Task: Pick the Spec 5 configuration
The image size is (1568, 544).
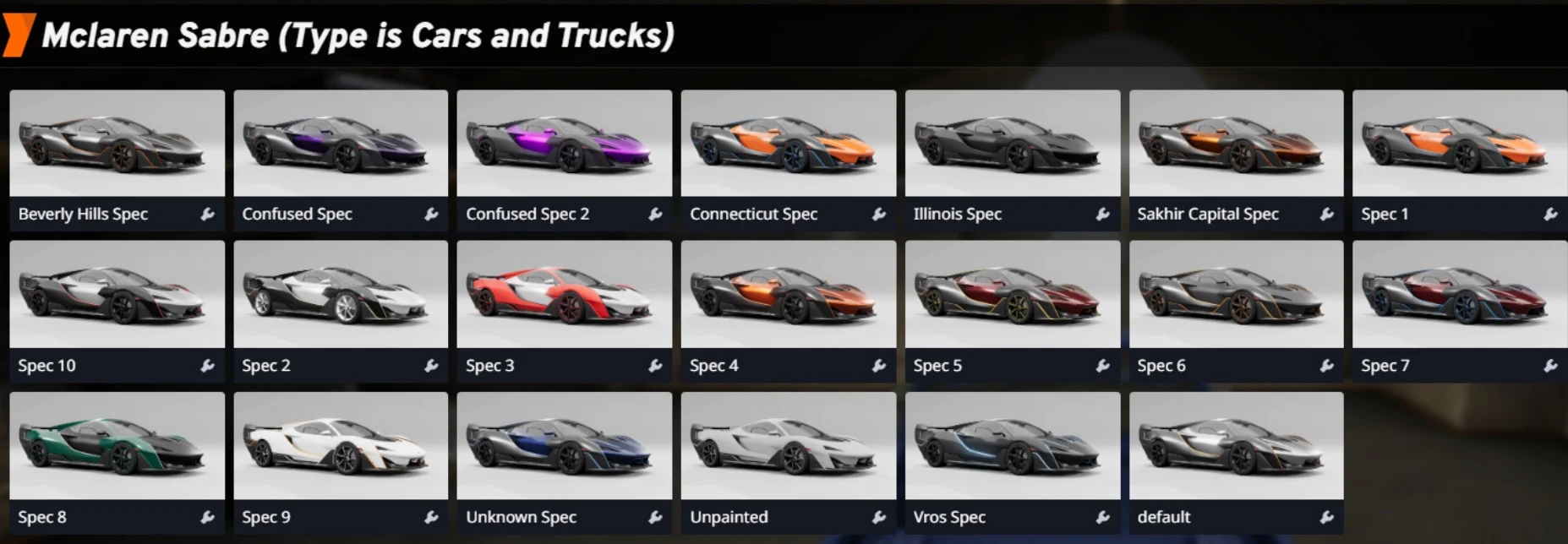Action: click(1012, 295)
